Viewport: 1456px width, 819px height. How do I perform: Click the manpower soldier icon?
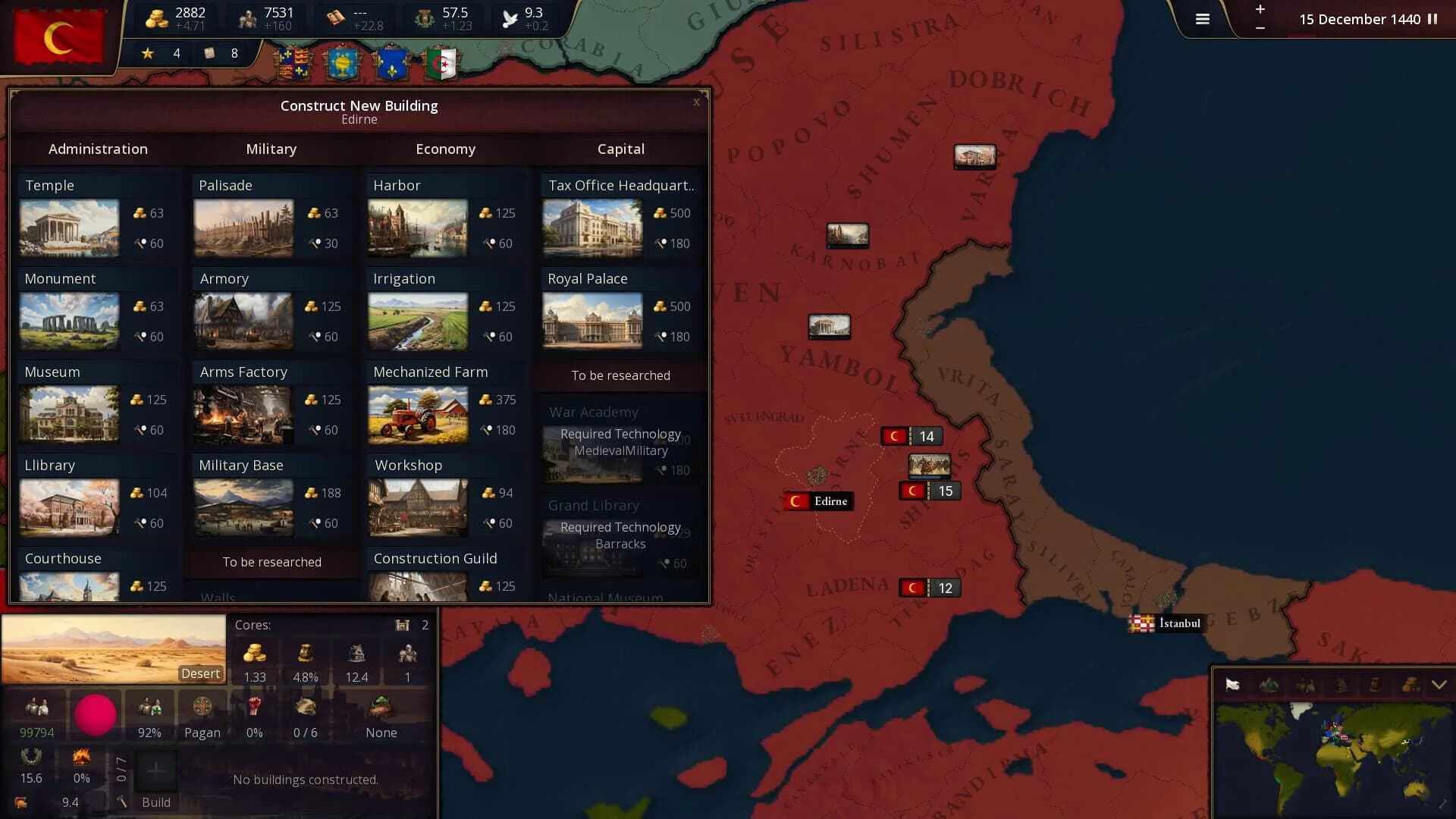pos(248,17)
